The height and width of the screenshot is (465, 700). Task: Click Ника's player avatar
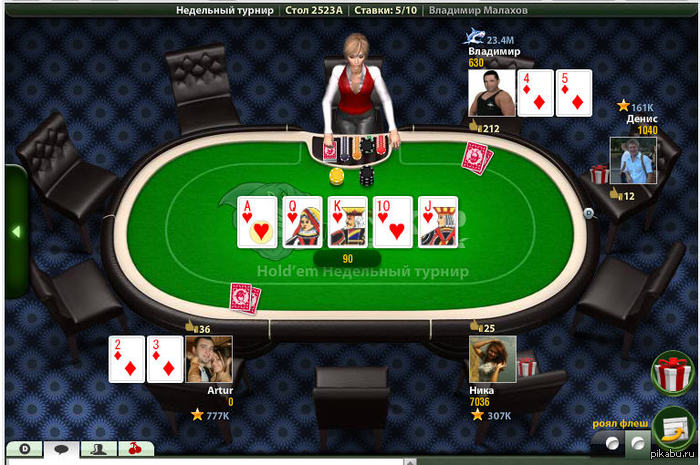click(x=492, y=359)
